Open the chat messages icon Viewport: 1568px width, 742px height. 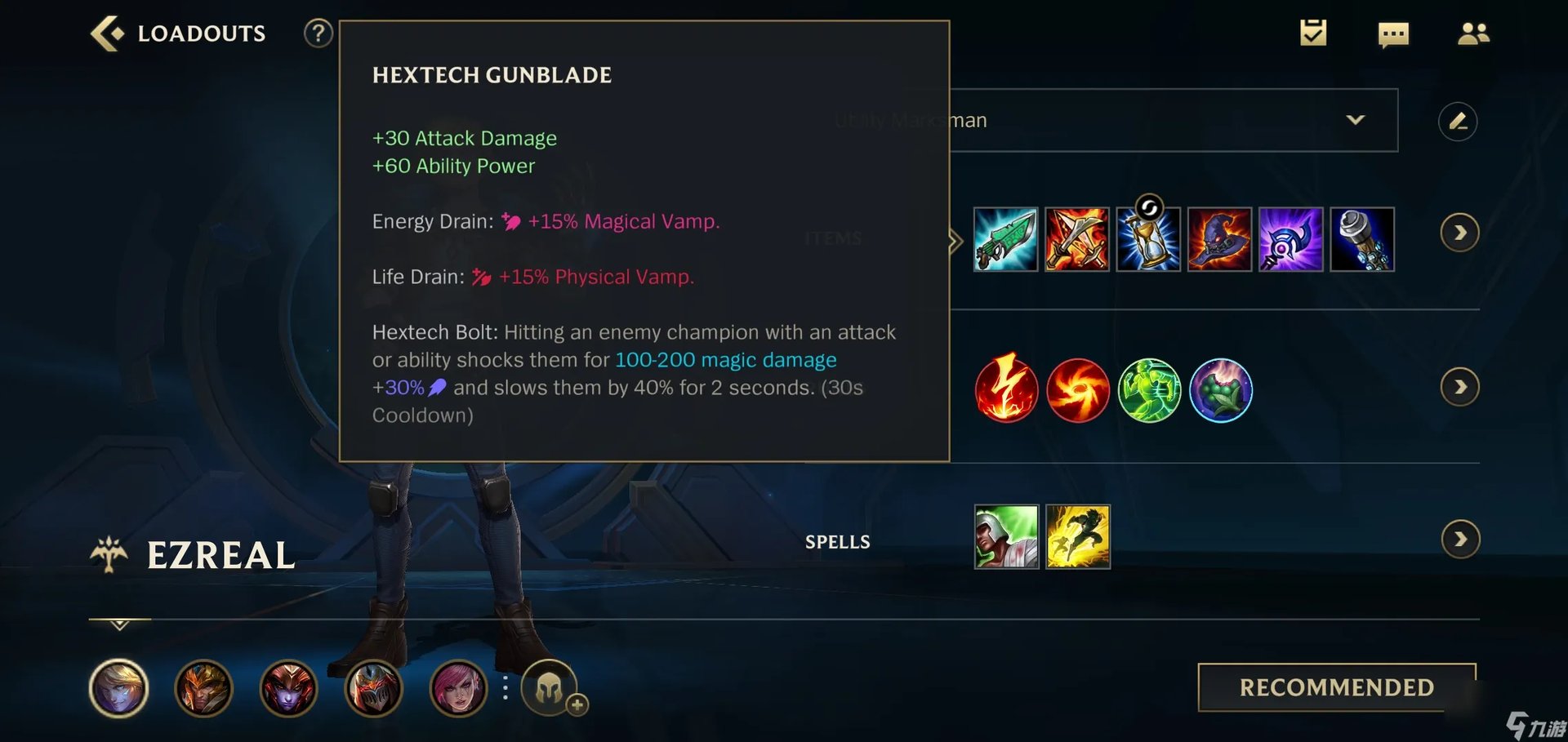(x=1392, y=33)
